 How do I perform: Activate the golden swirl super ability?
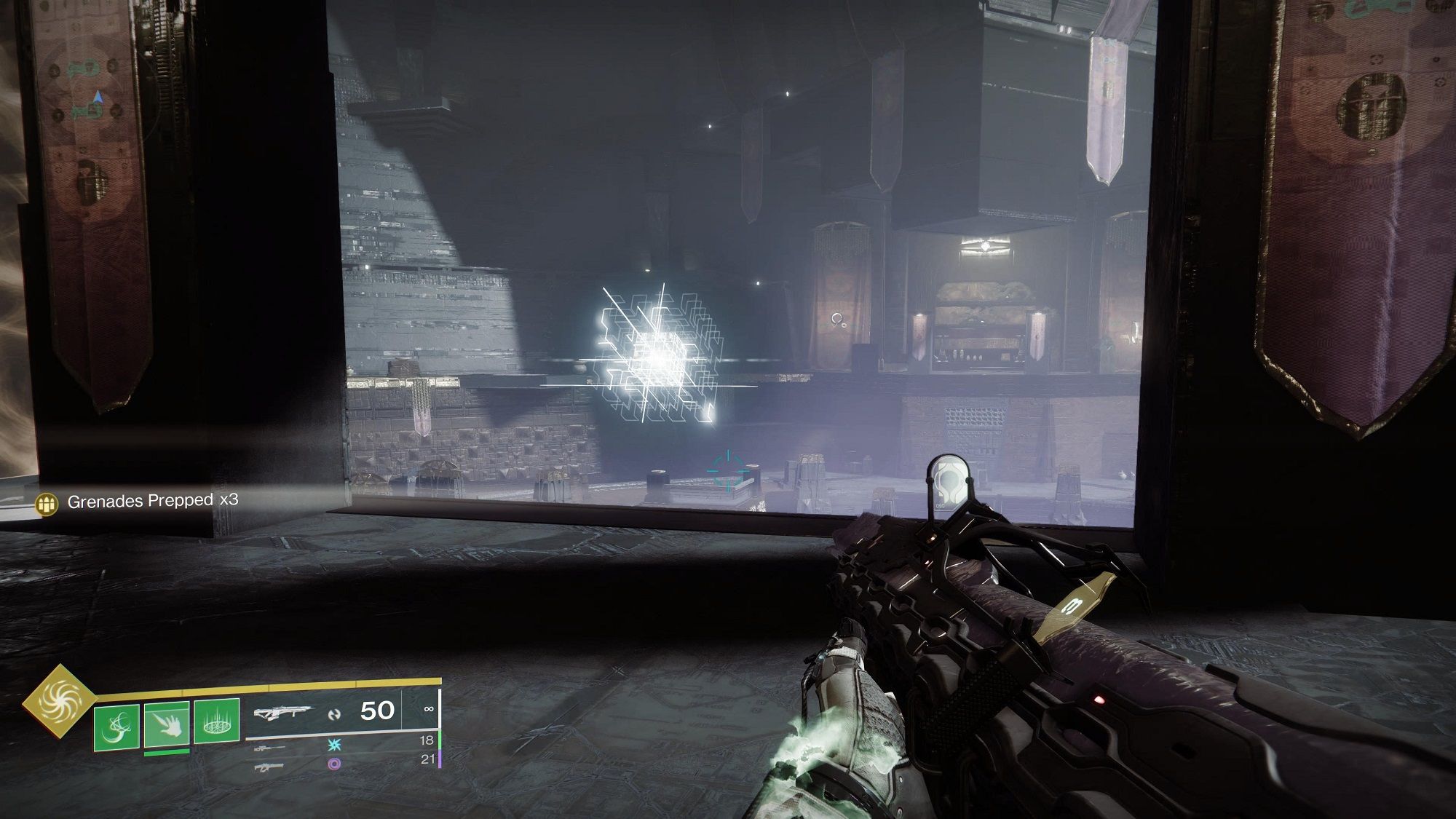tap(59, 701)
